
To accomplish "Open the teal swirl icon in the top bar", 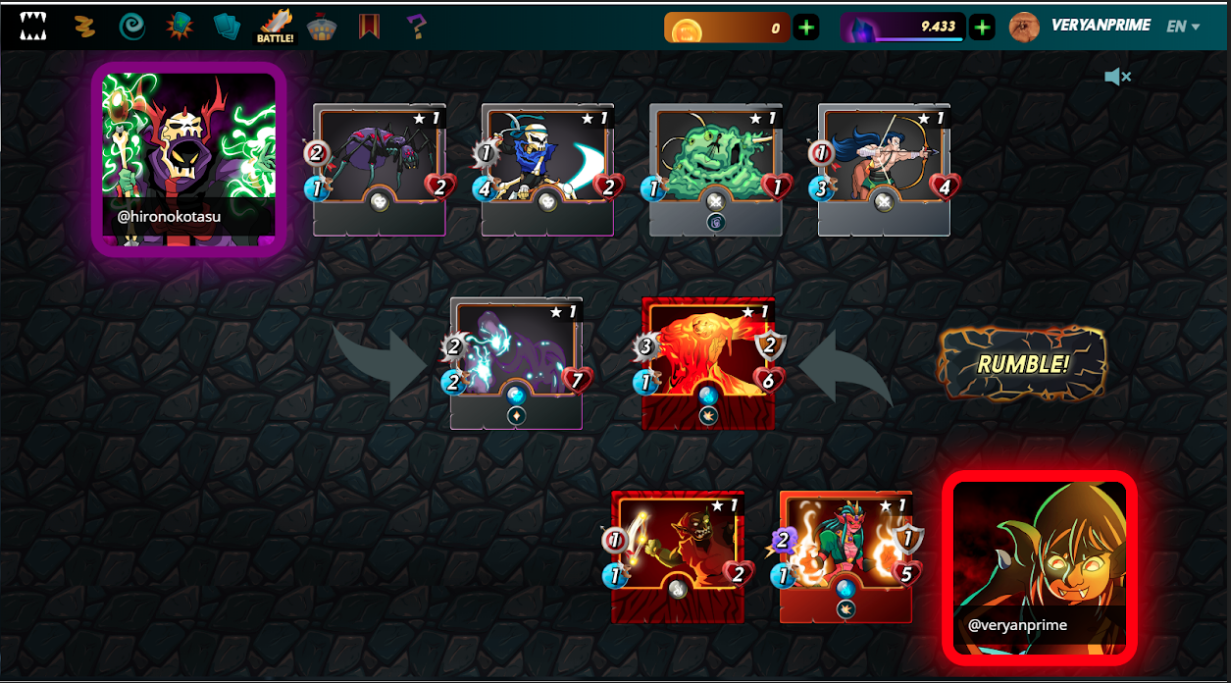I will [x=131, y=26].
